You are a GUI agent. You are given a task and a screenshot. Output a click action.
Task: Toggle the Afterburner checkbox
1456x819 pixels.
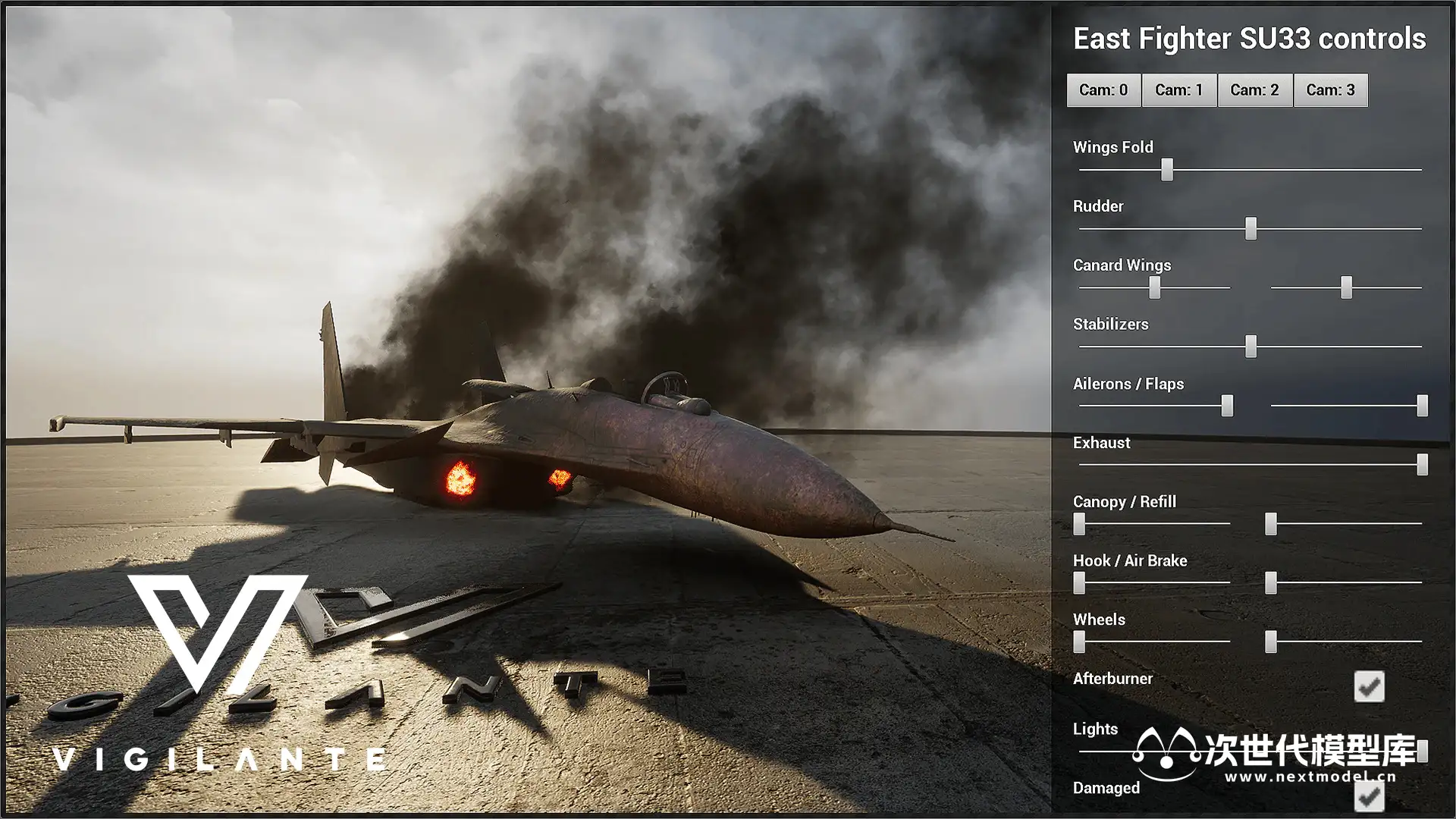point(1369,686)
